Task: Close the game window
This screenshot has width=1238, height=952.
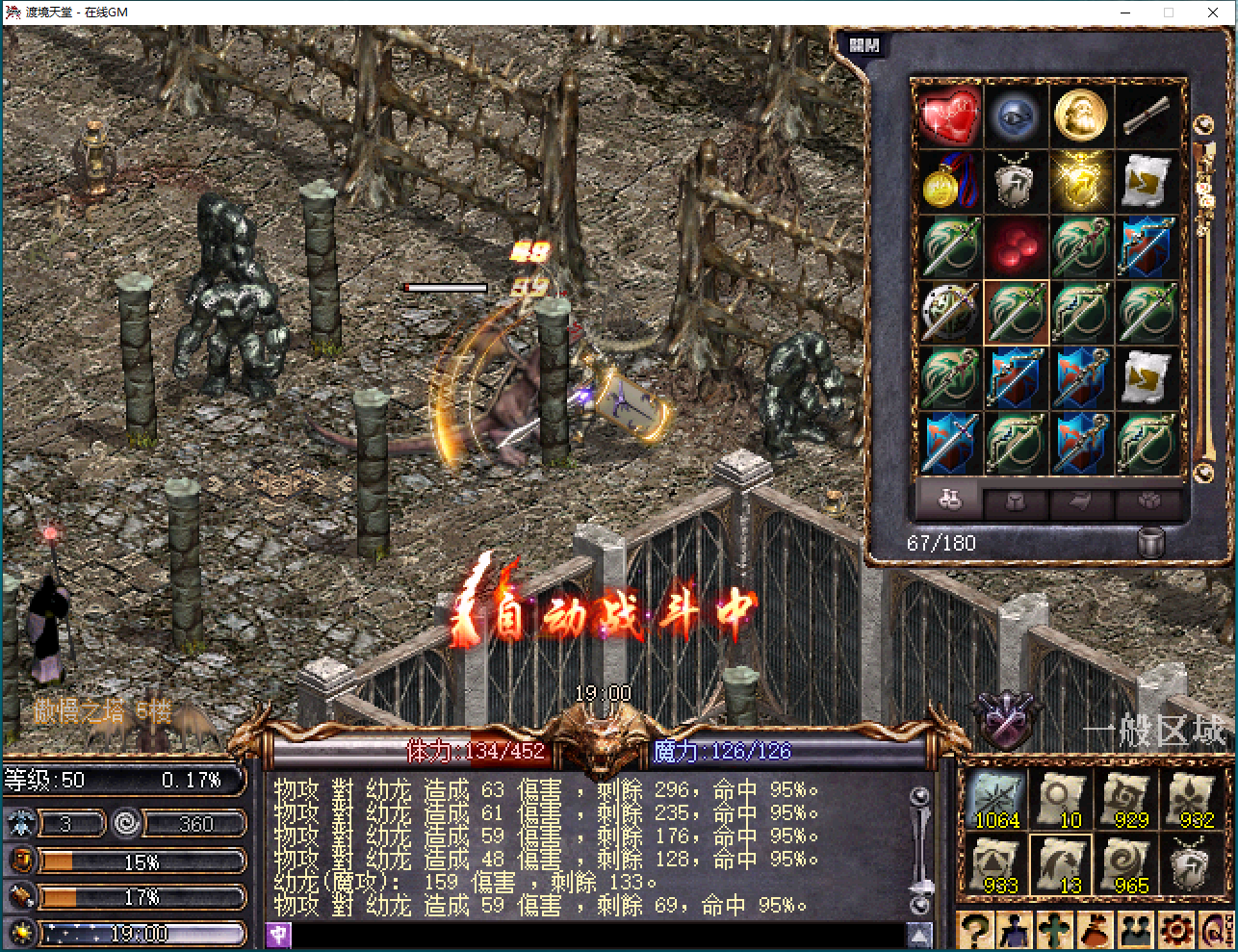Action: pyautogui.click(x=1213, y=13)
